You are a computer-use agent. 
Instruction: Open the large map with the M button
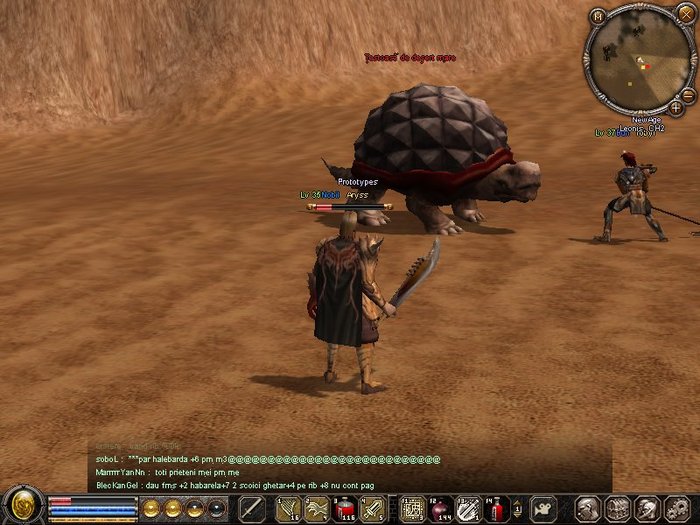598,15
